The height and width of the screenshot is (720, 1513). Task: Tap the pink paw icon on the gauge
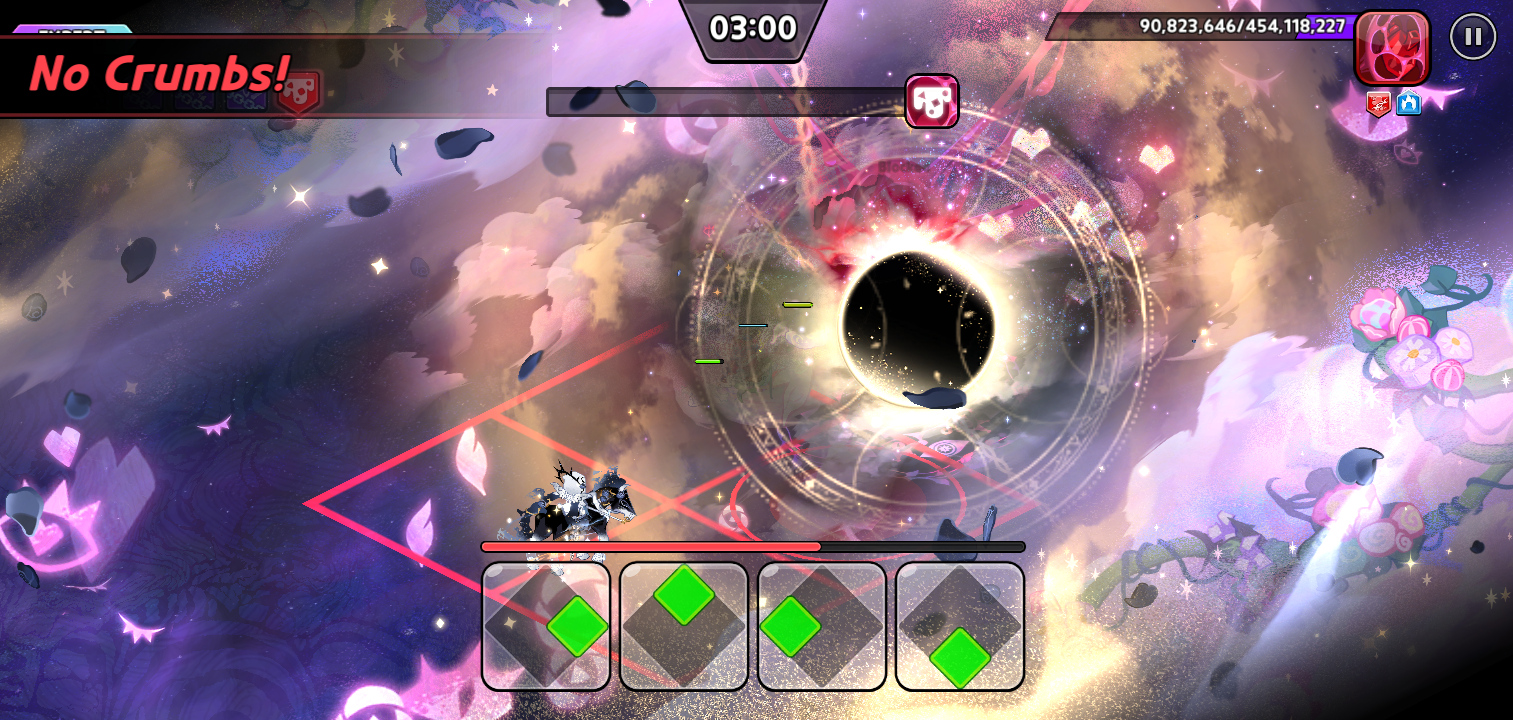pos(932,102)
